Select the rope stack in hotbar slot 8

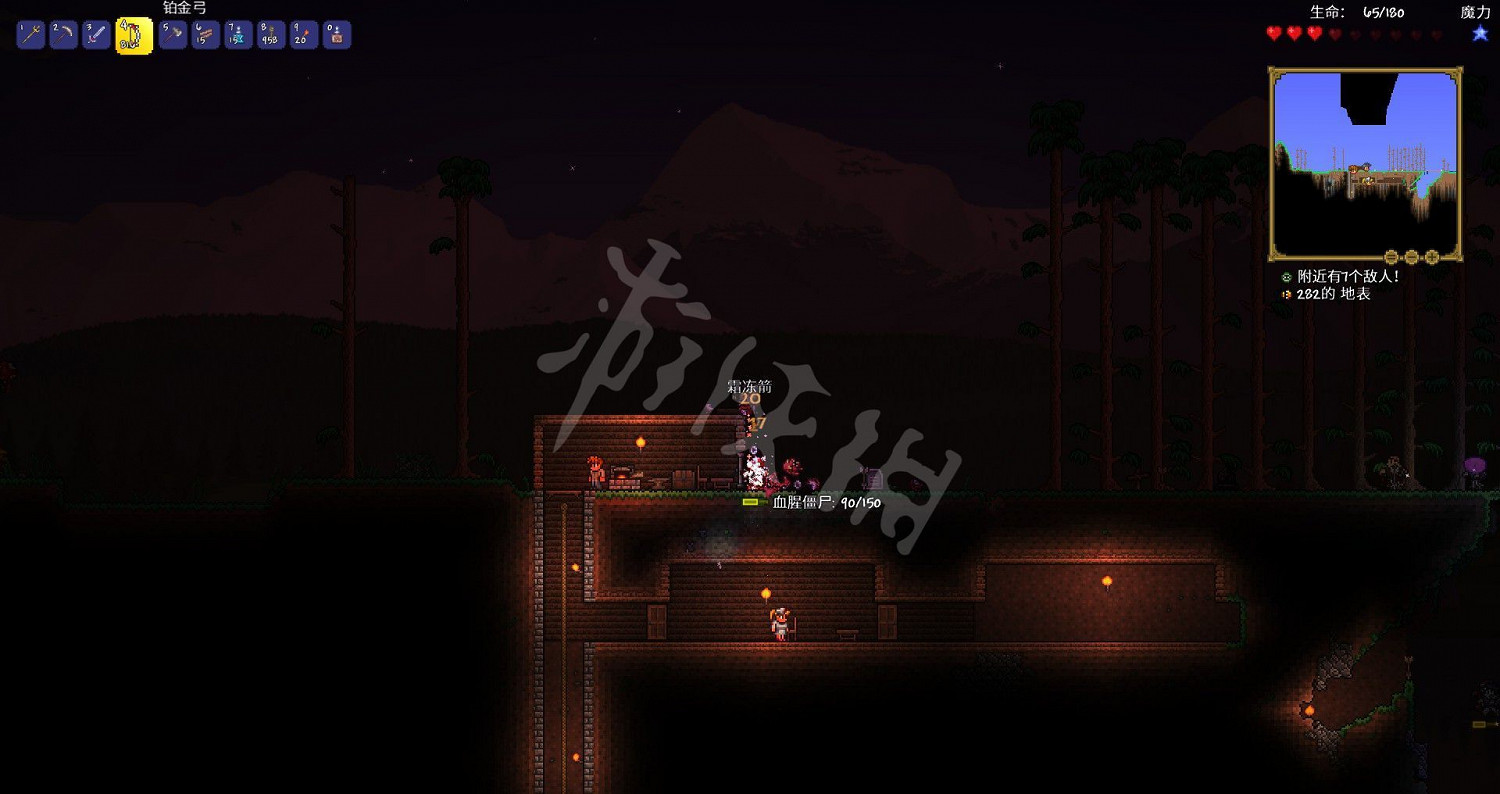[270, 33]
